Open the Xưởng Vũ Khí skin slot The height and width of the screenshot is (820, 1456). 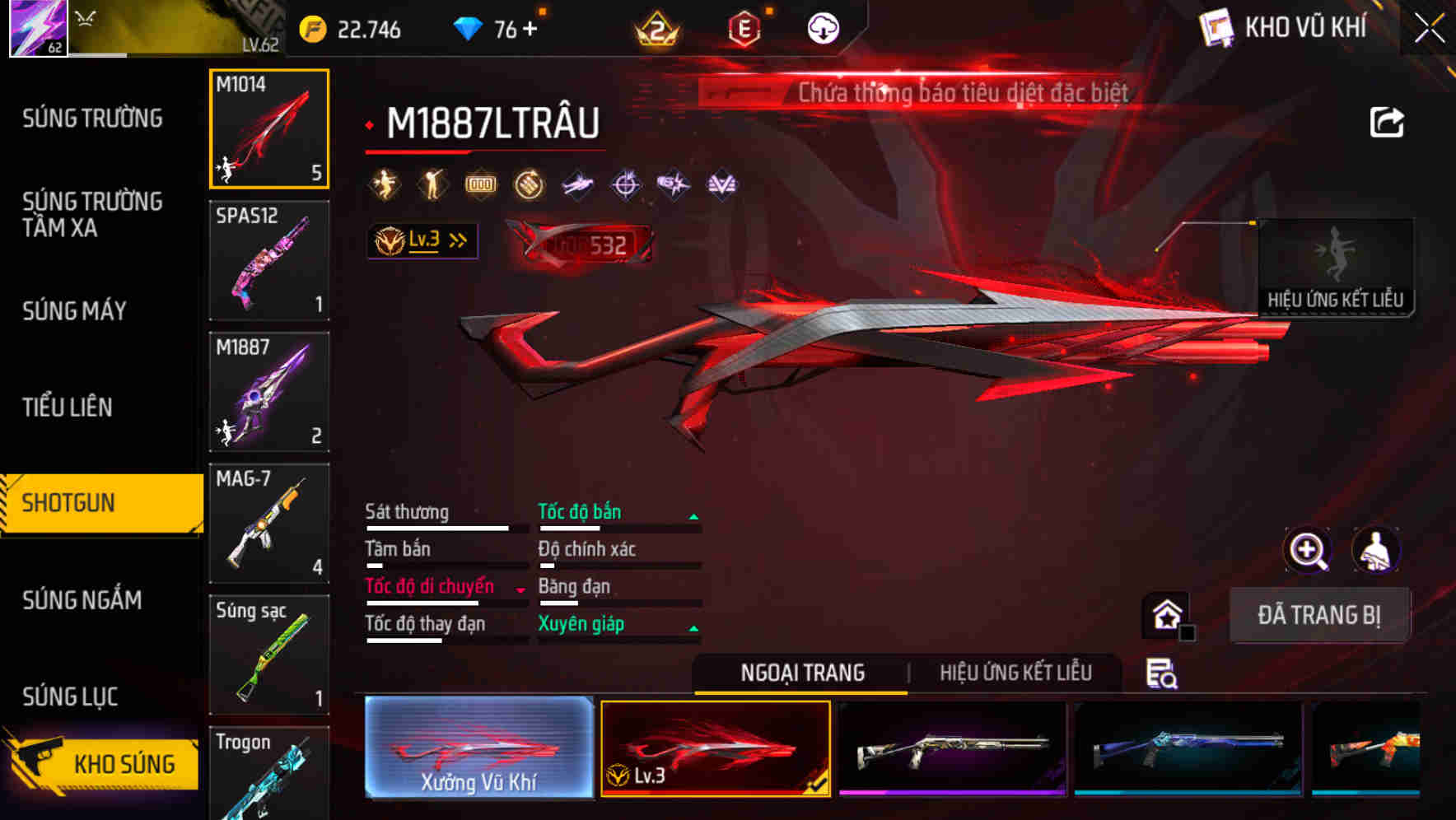pyautogui.click(x=478, y=749)
